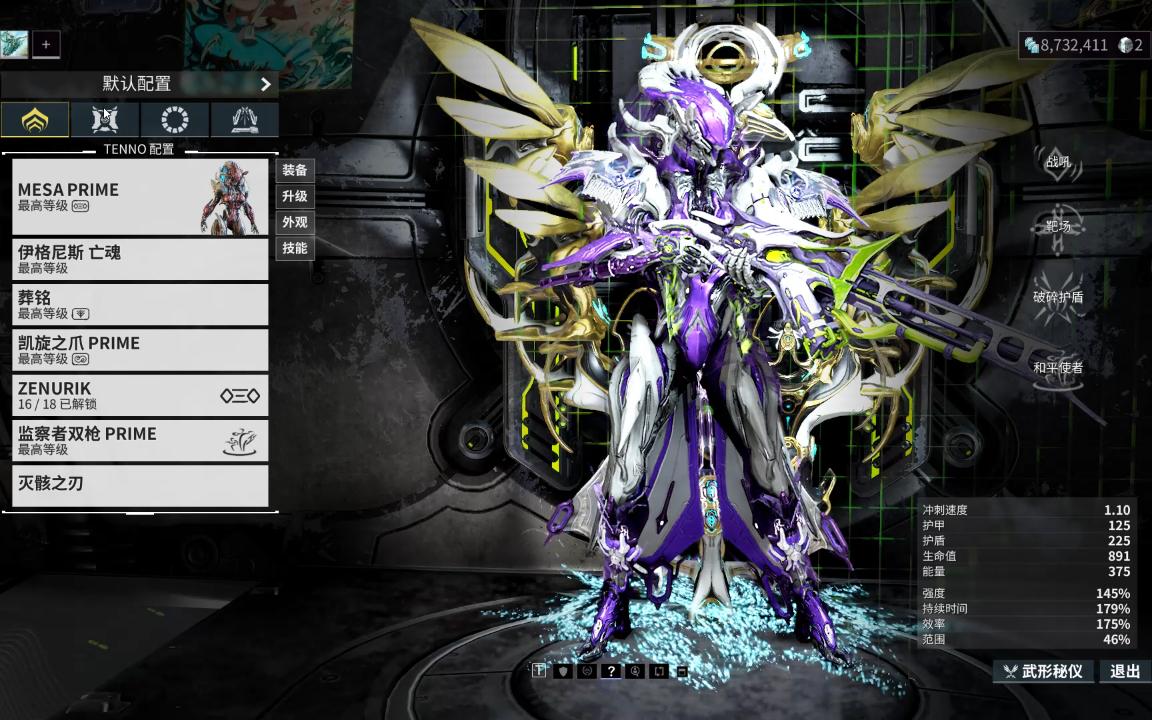Click the 装备 equip button
The height and width of the screenshot is (720, 1152).
(295, 170)
